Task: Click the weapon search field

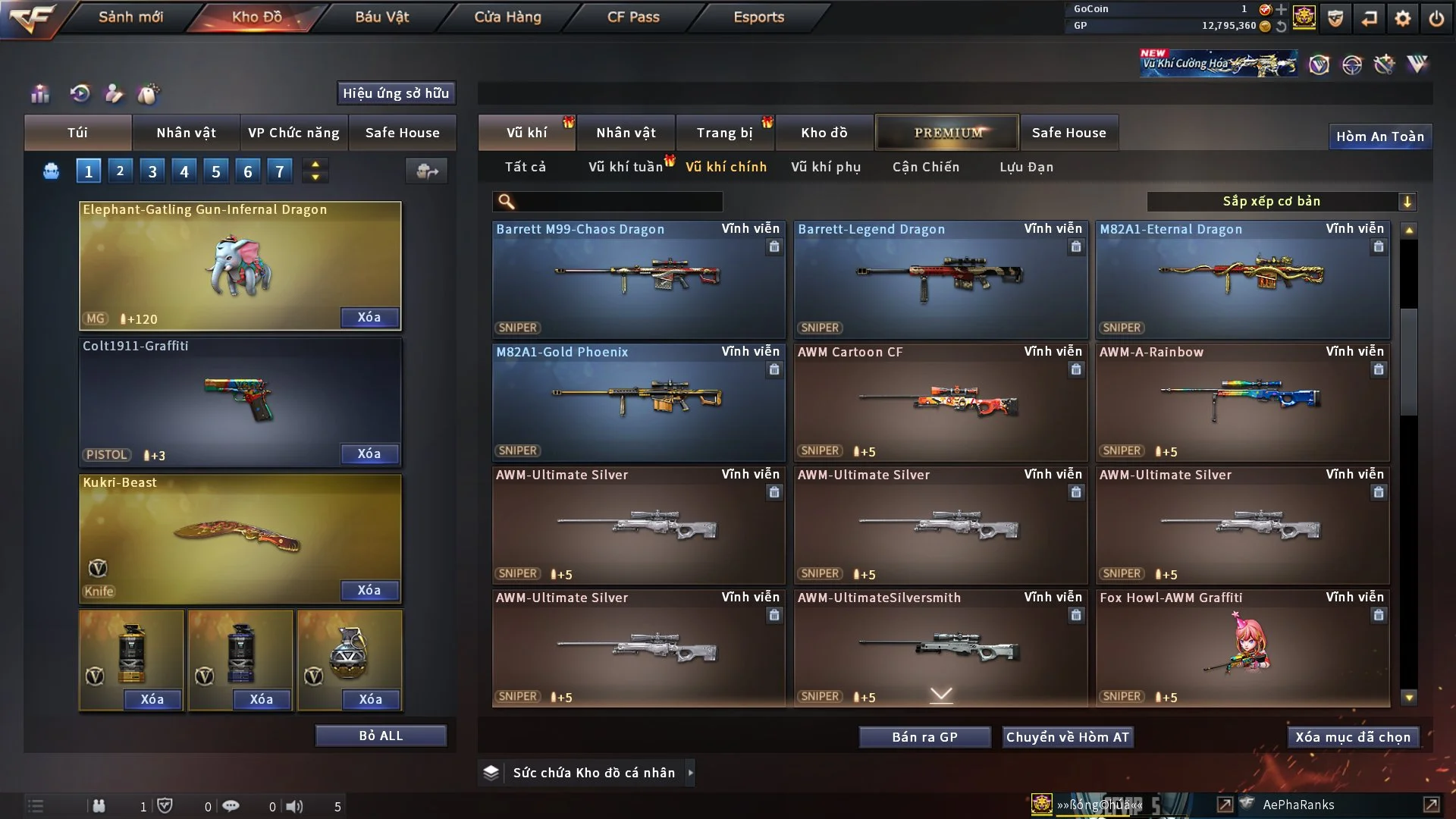Action: (618, 202)
